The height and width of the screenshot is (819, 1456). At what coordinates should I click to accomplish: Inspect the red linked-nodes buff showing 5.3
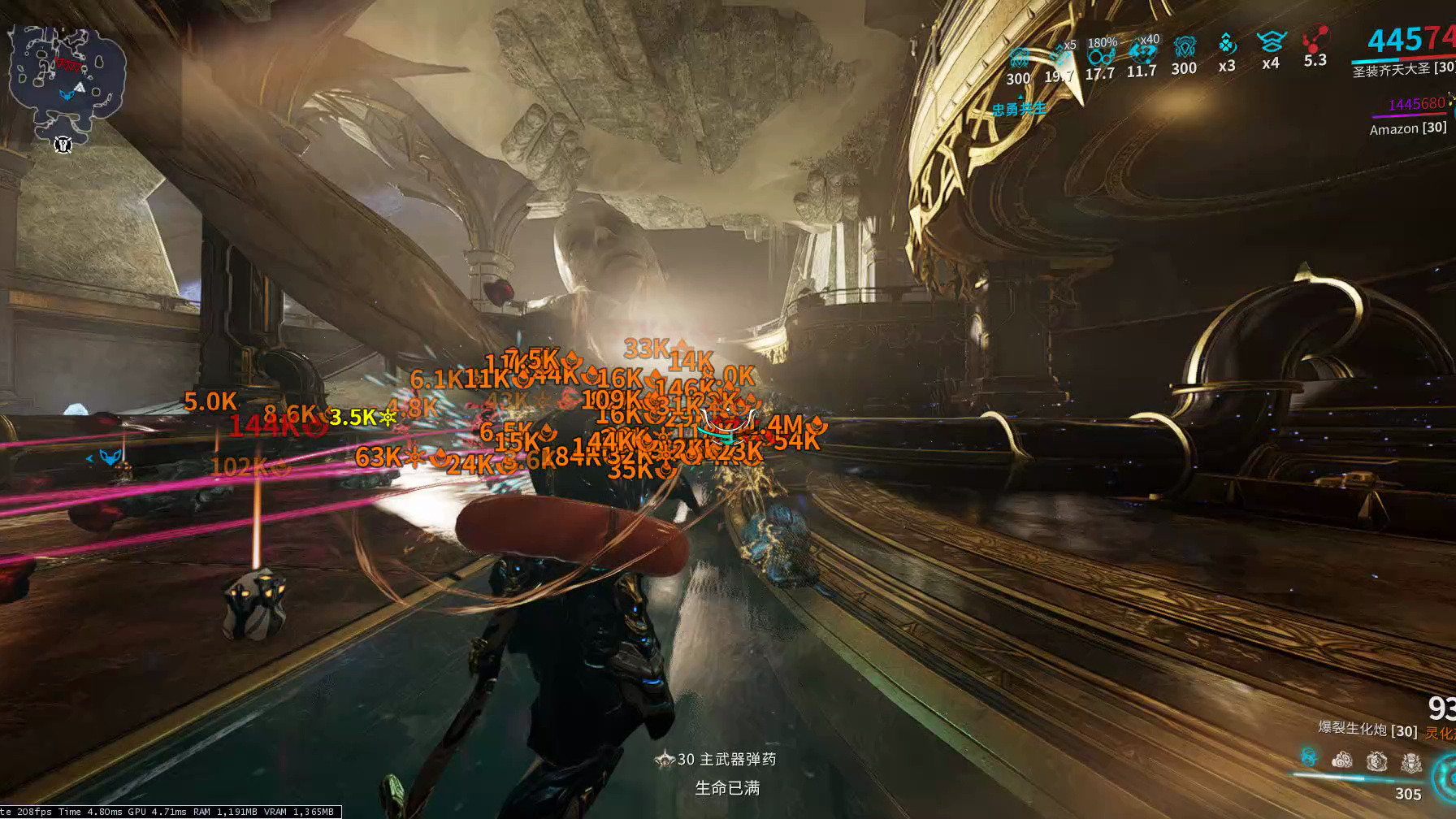1314,42
